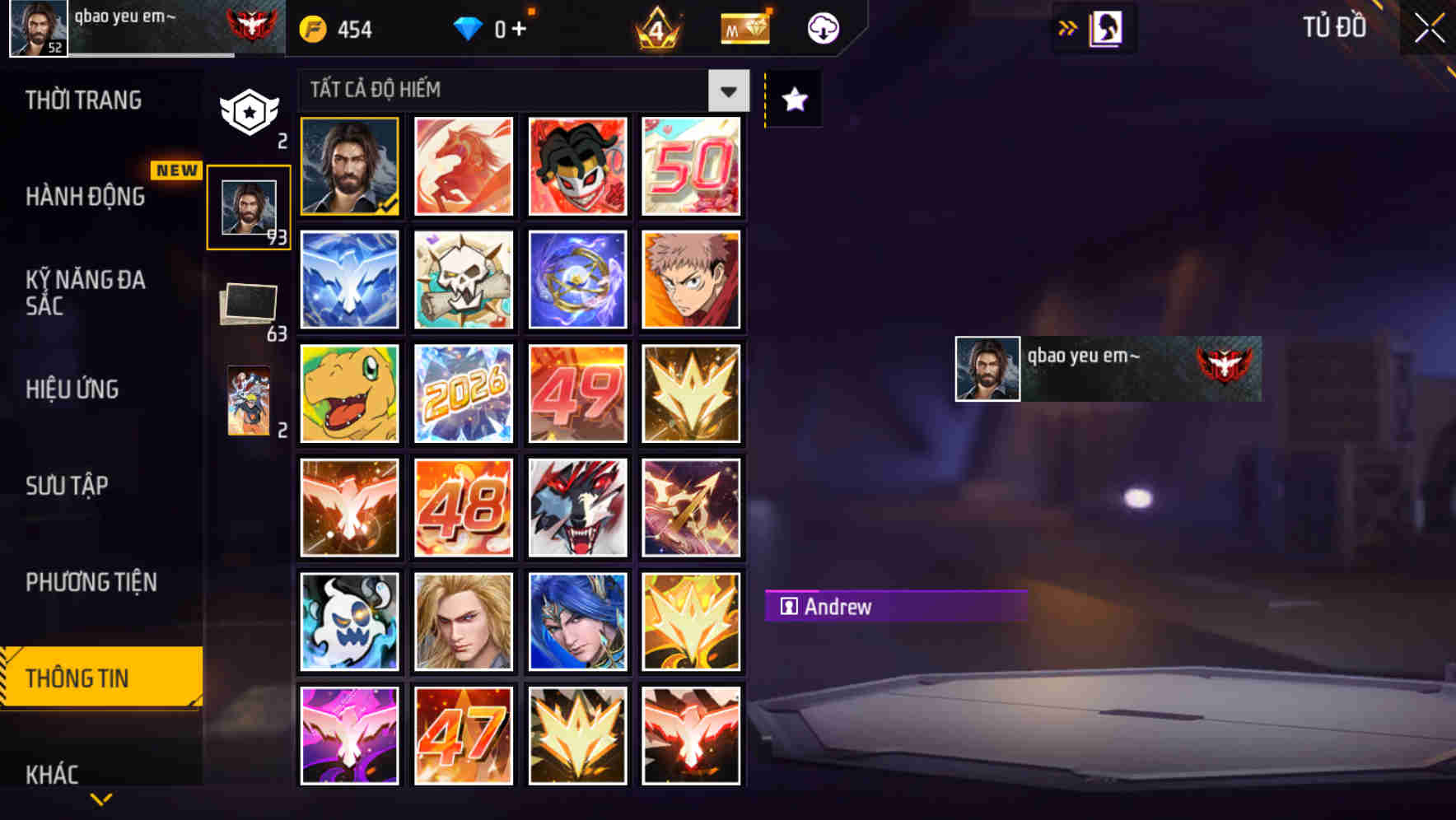
Task: Select the Agumon Digimon avatar thumbnail
Action: pyautogui.click(x=349, y=394)
